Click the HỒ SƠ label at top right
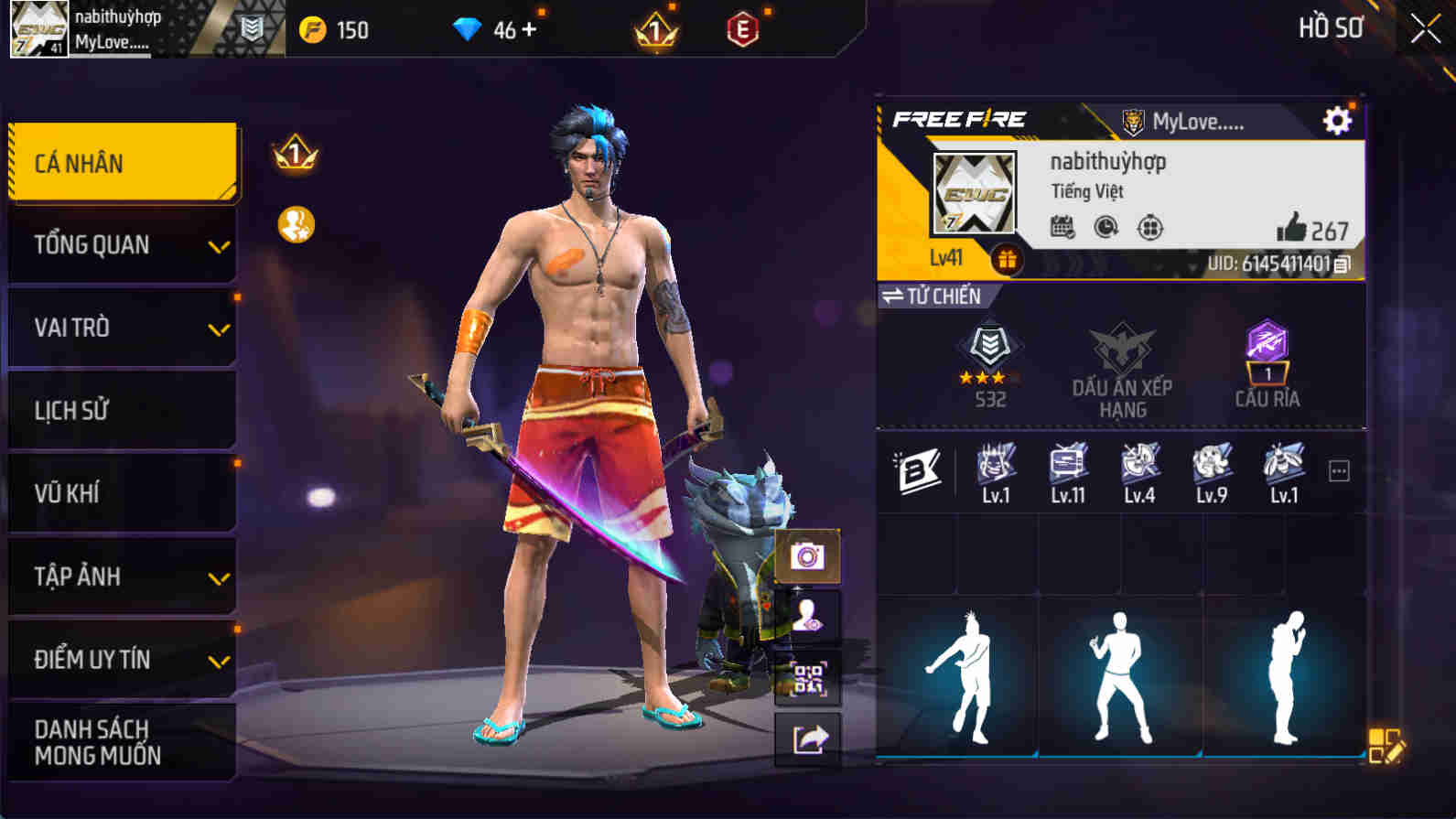This screenshot has width=1456, height=819. [1332, 28]
